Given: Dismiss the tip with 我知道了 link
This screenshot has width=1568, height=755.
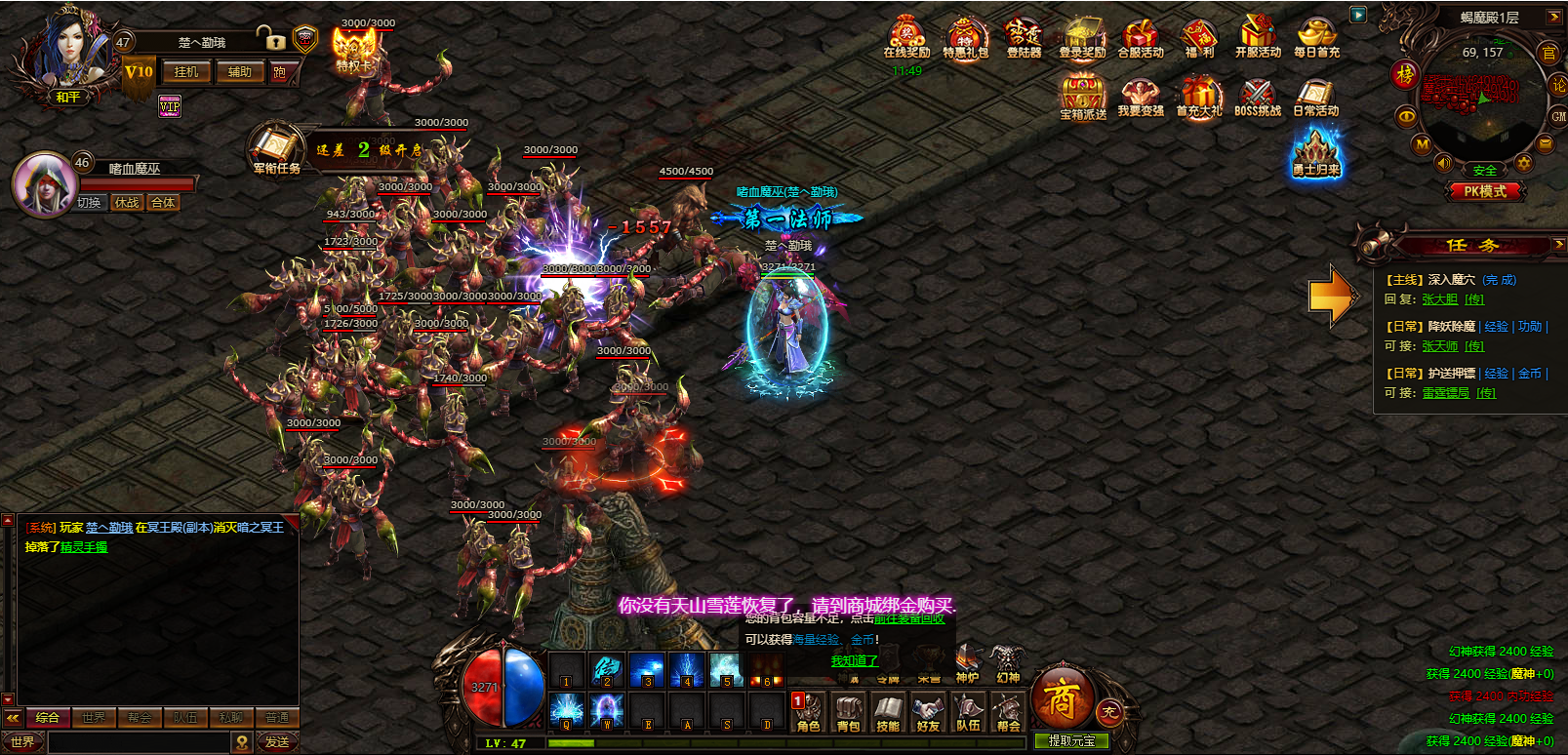Looking at the screenshot, I should [854, 661].
